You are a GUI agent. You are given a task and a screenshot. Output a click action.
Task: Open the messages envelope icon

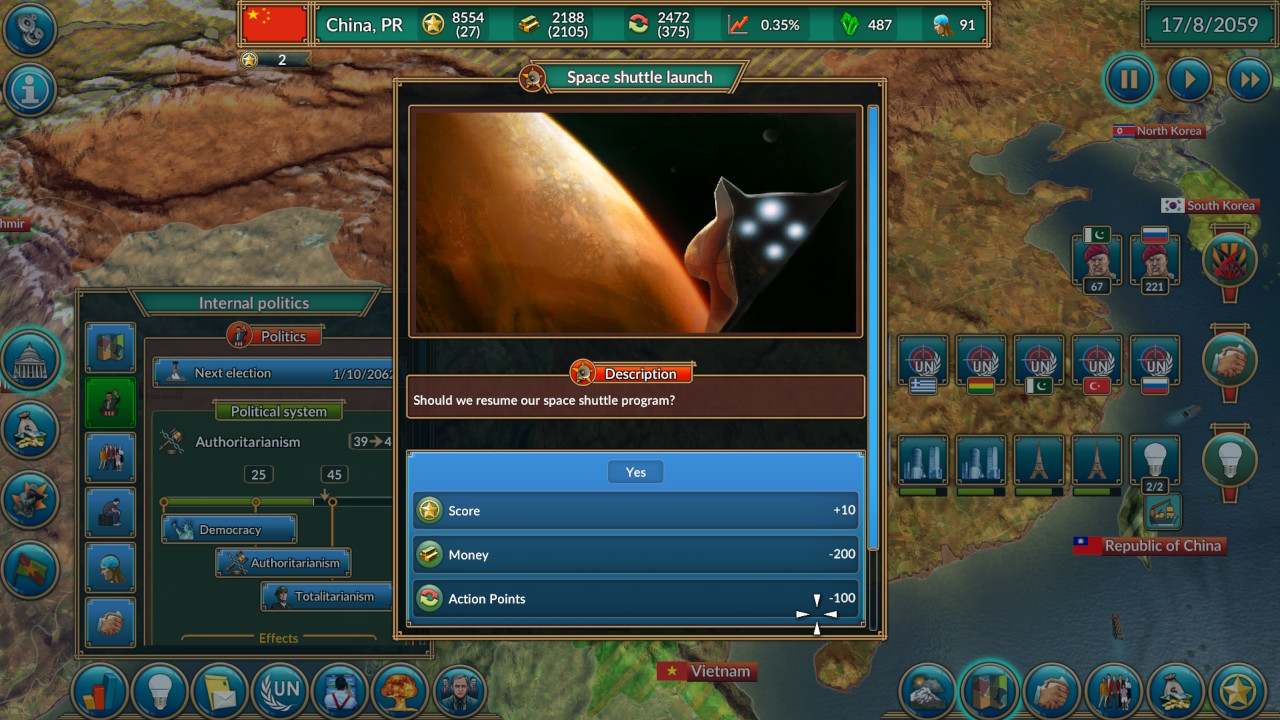point(220,690)
